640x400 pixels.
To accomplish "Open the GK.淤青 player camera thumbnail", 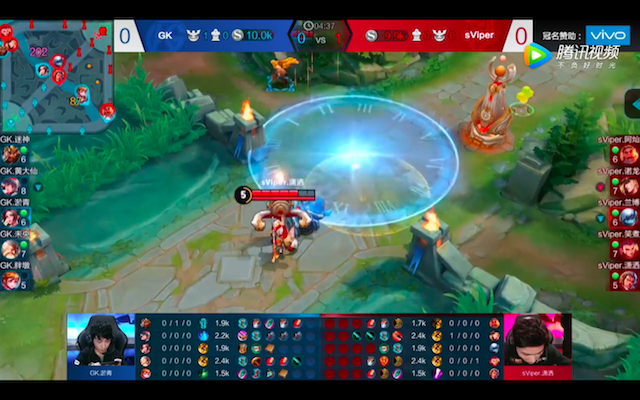I will (100, 346).
